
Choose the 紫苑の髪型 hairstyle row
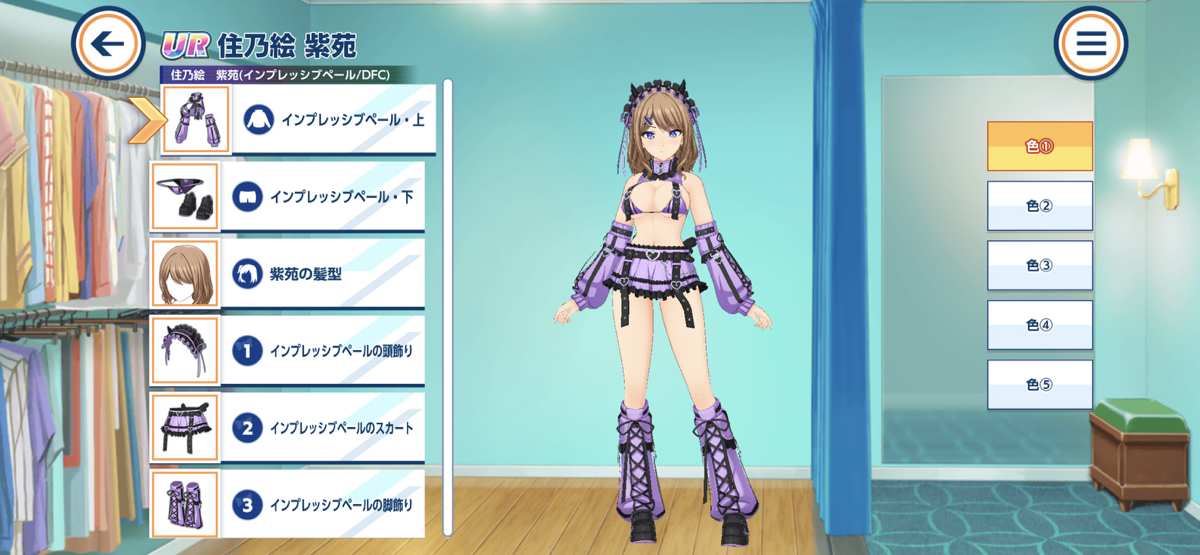coord(327,273)
